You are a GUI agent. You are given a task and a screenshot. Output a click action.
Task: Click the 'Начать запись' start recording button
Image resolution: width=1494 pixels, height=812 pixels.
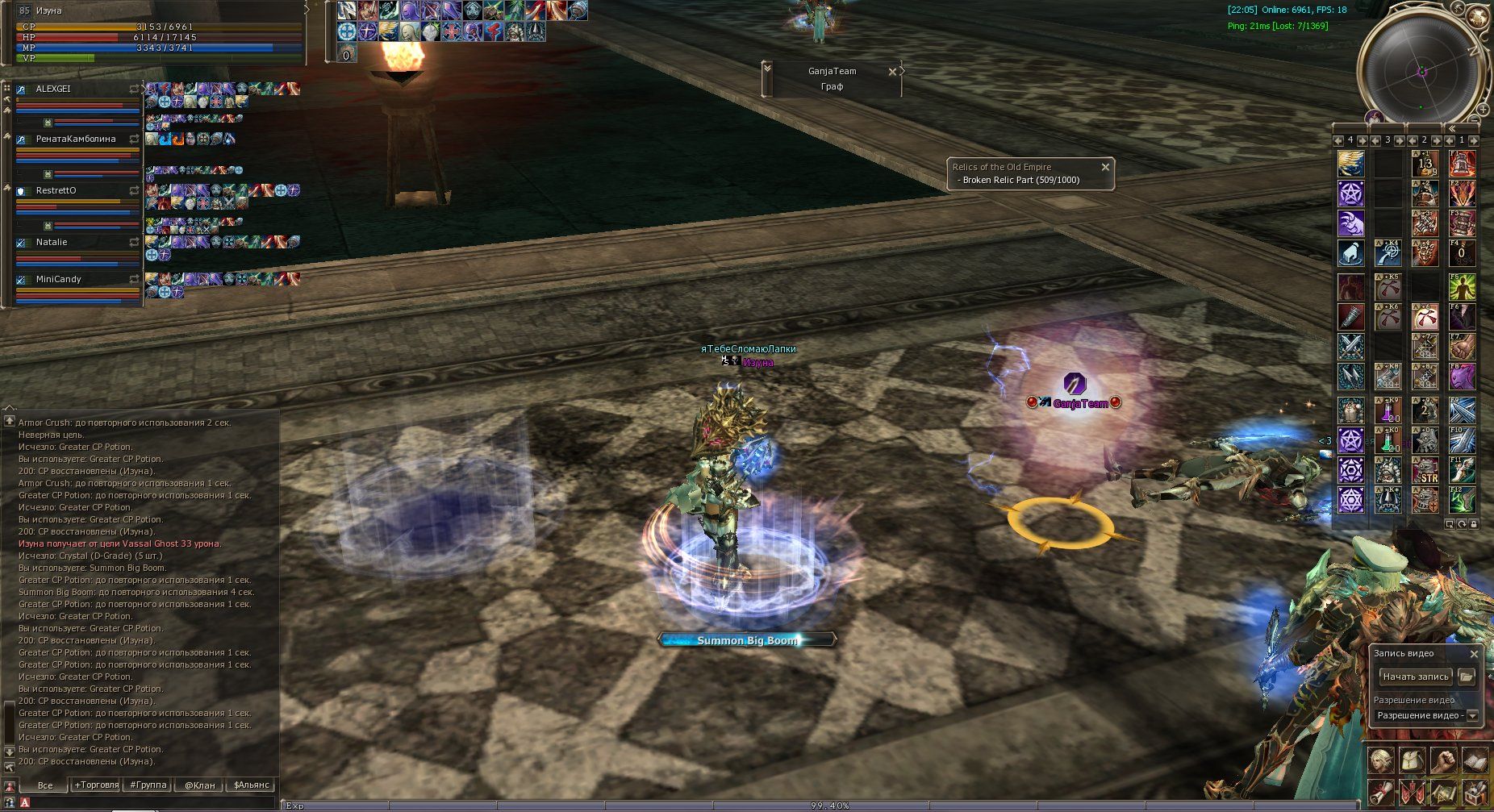pos(1416,677)
